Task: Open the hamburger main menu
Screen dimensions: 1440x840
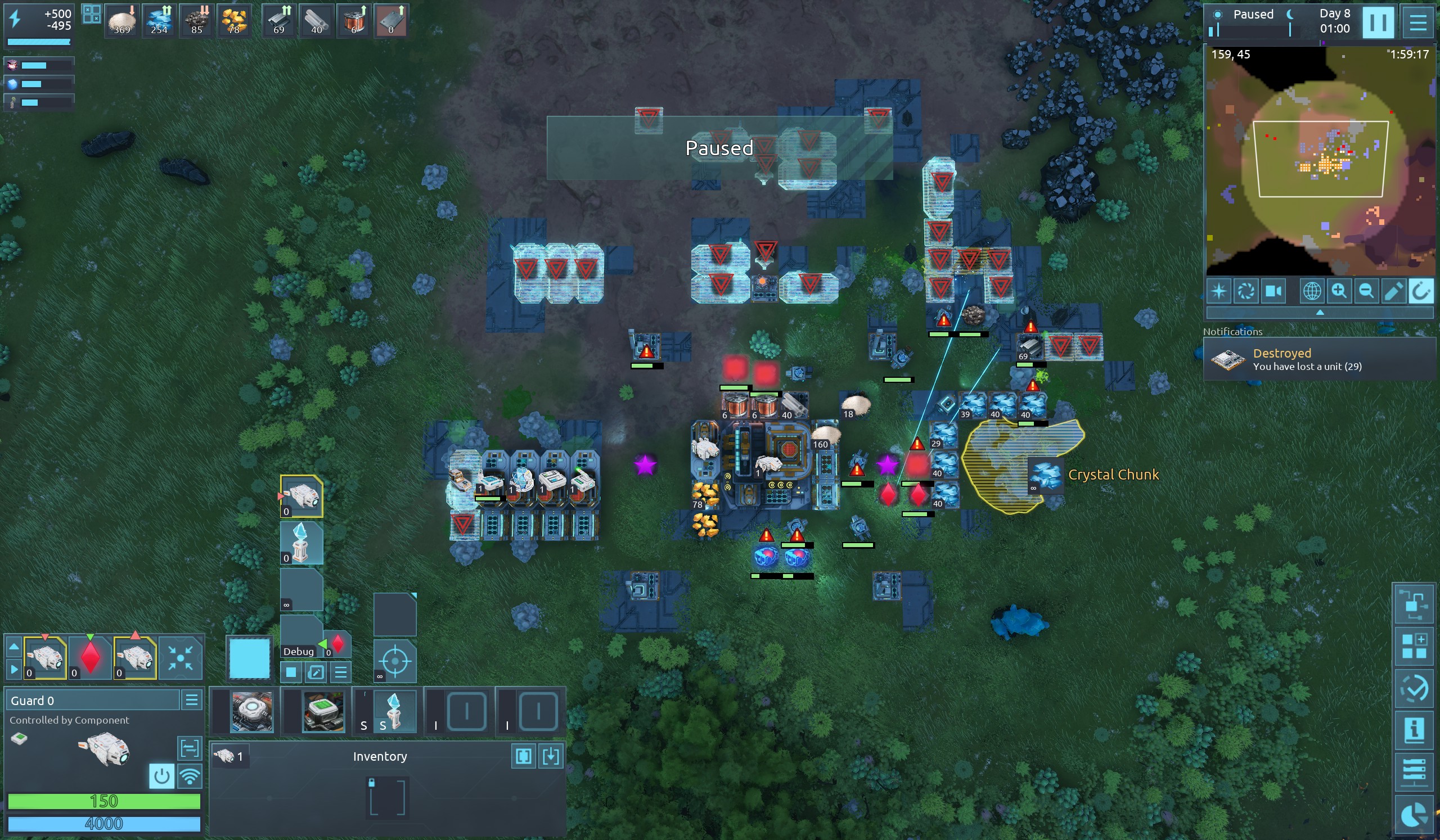Action: [x=1417, y=23]
